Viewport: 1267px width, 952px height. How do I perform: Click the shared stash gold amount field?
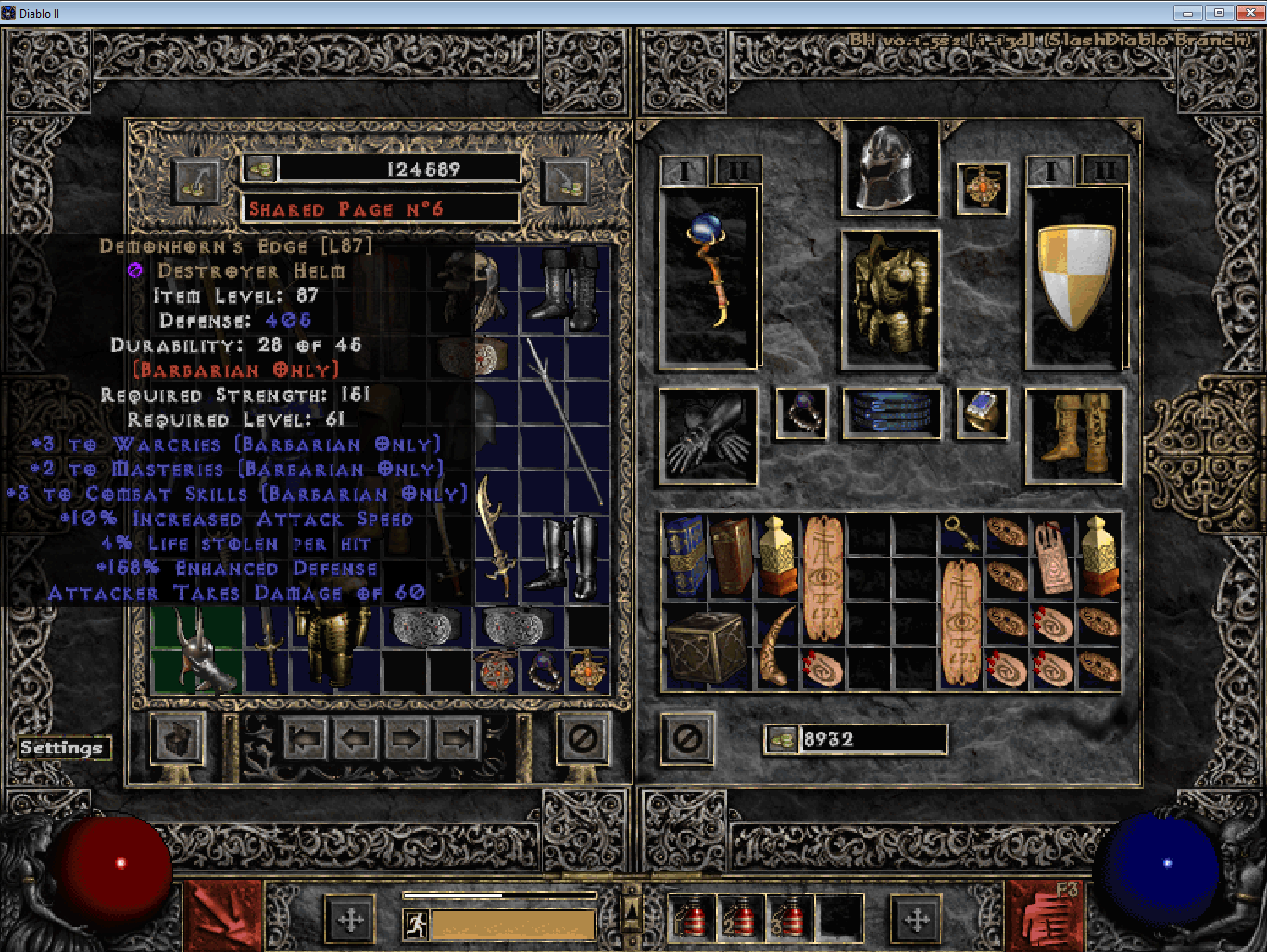(x=398, y=168)
